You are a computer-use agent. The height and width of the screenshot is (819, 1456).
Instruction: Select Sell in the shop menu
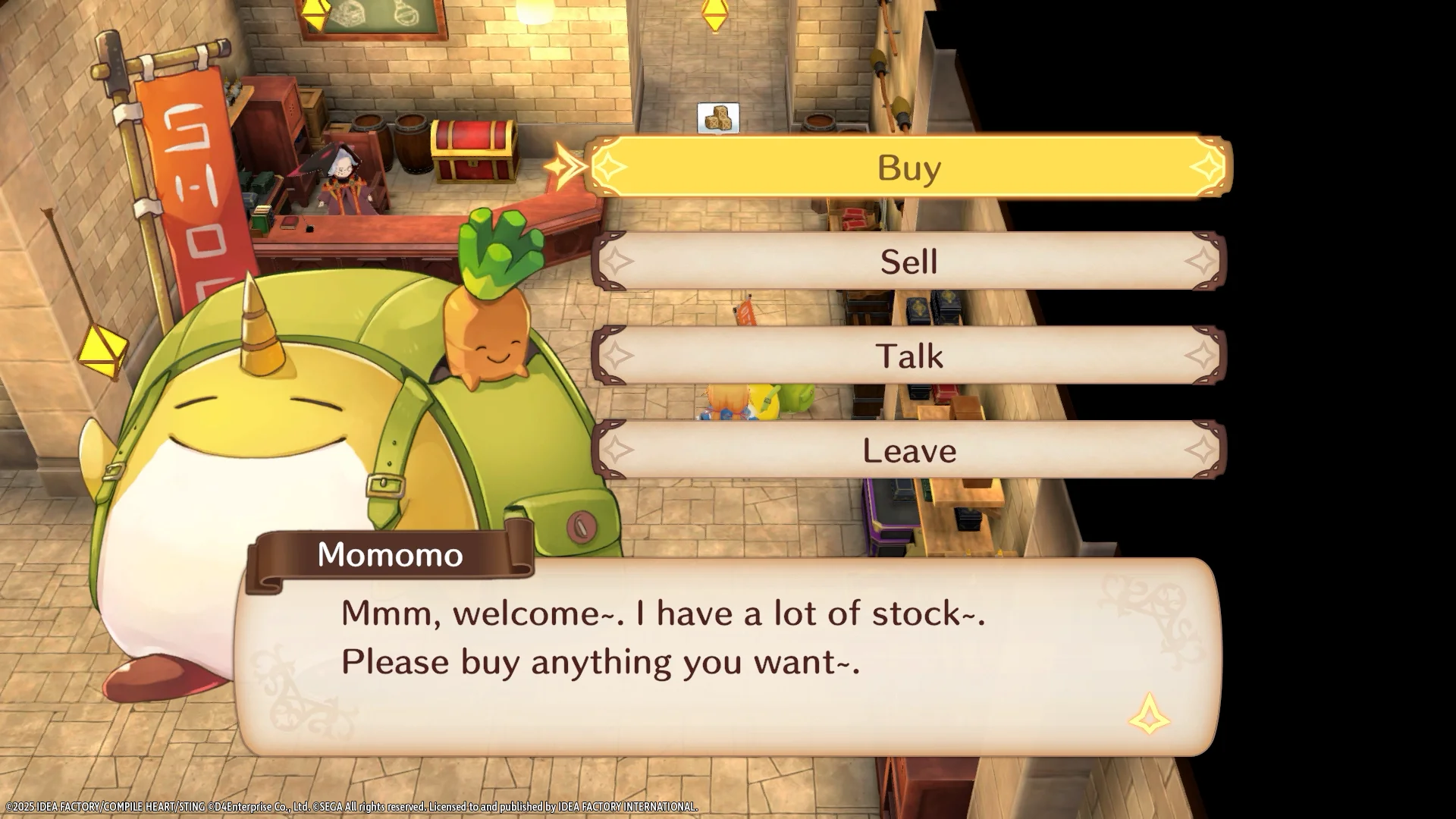click(908, 262)
